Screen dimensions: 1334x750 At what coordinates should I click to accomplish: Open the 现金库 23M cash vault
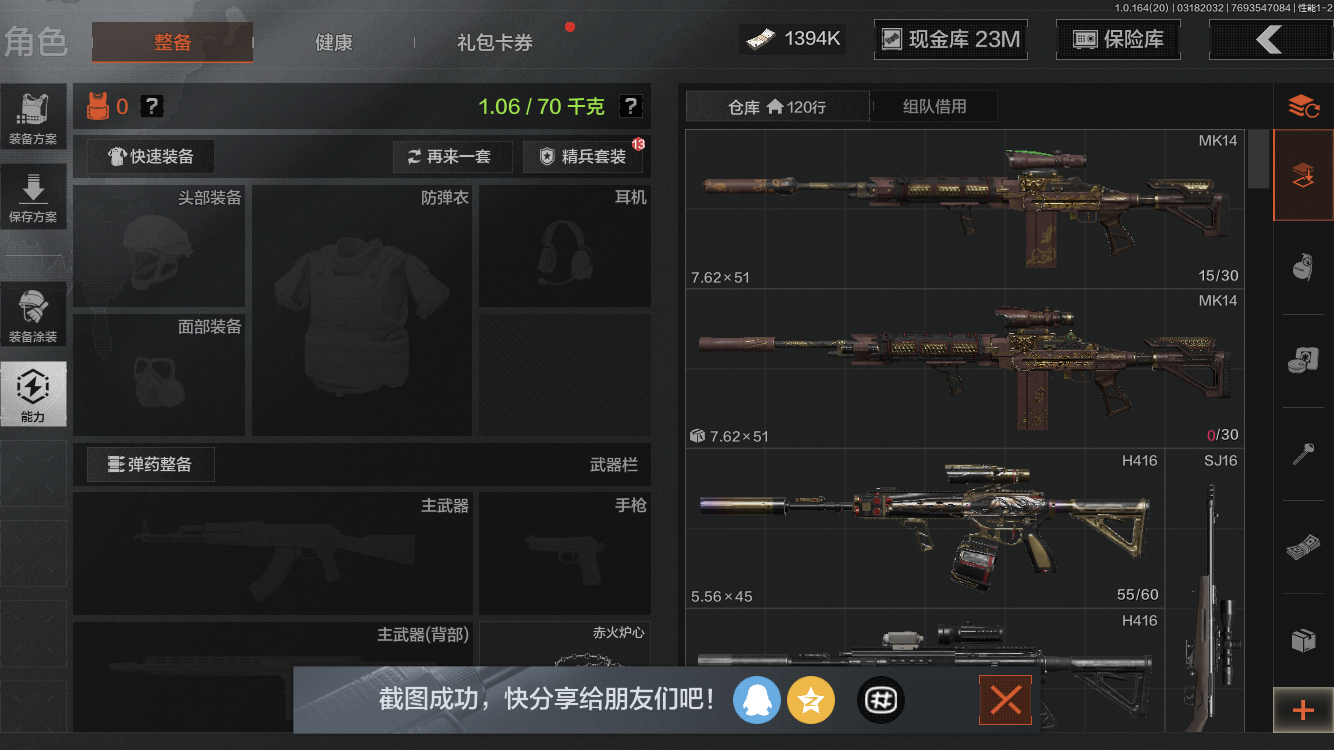point(949,38)
